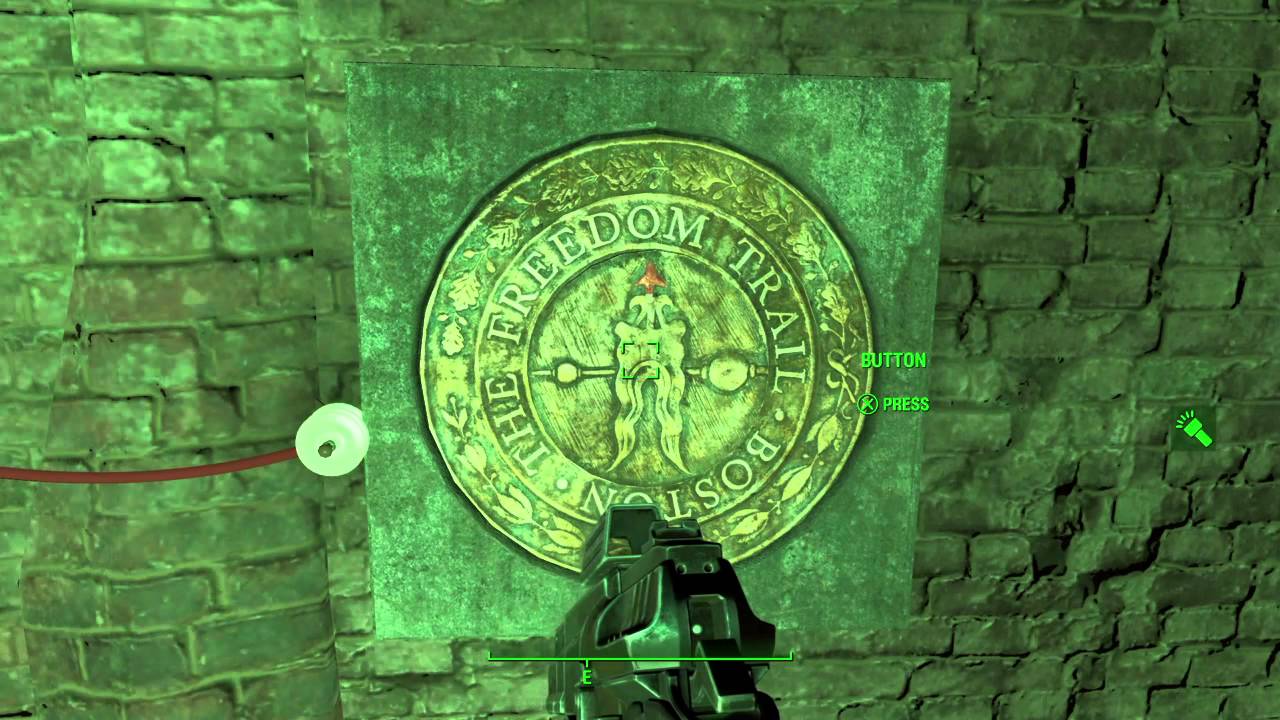
Task: Click the X press-button prompt icon
Action: coord(866,405)
